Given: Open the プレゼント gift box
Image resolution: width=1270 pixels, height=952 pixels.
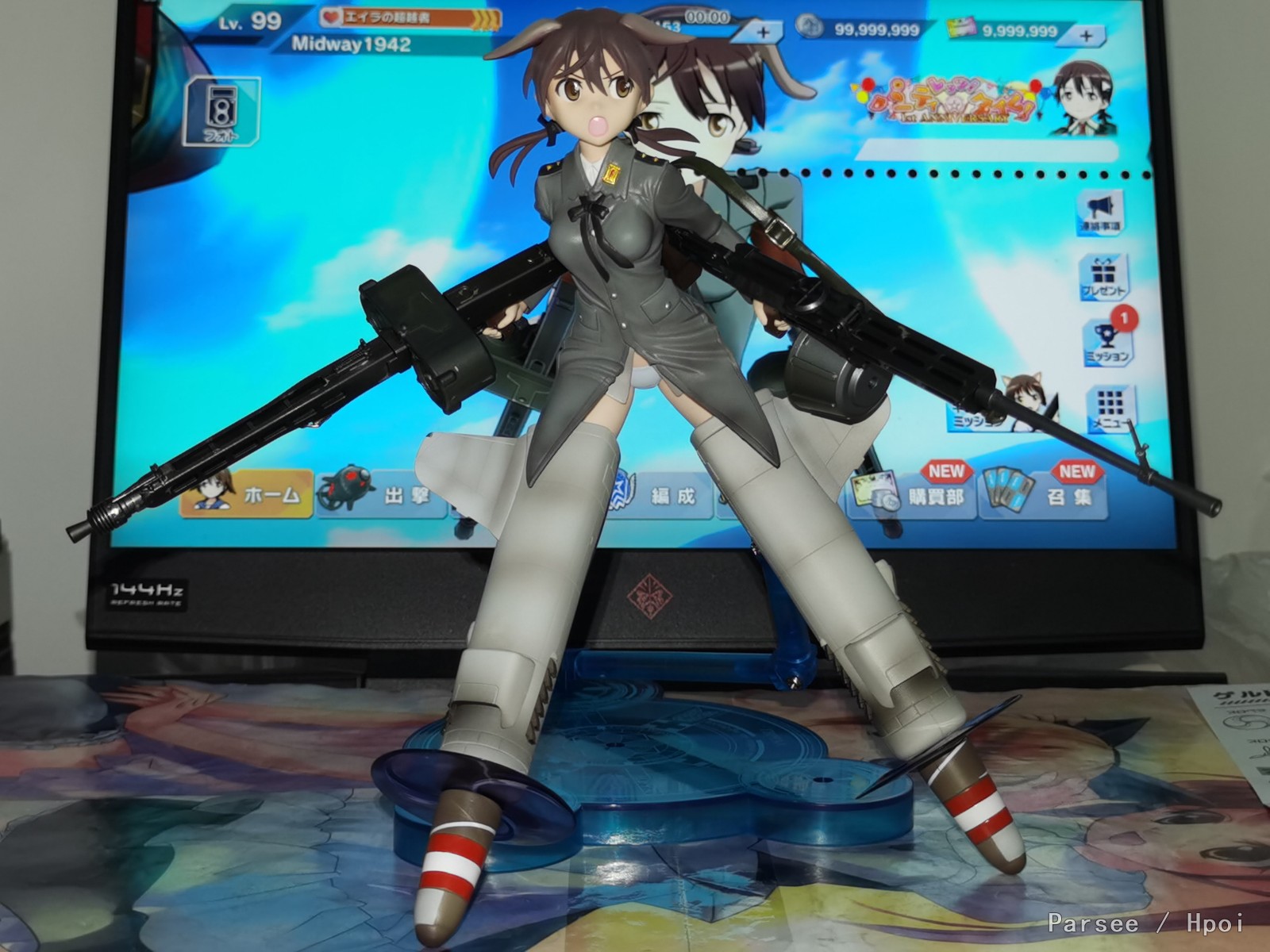Looking at the screenshot, I should 1103,278.
